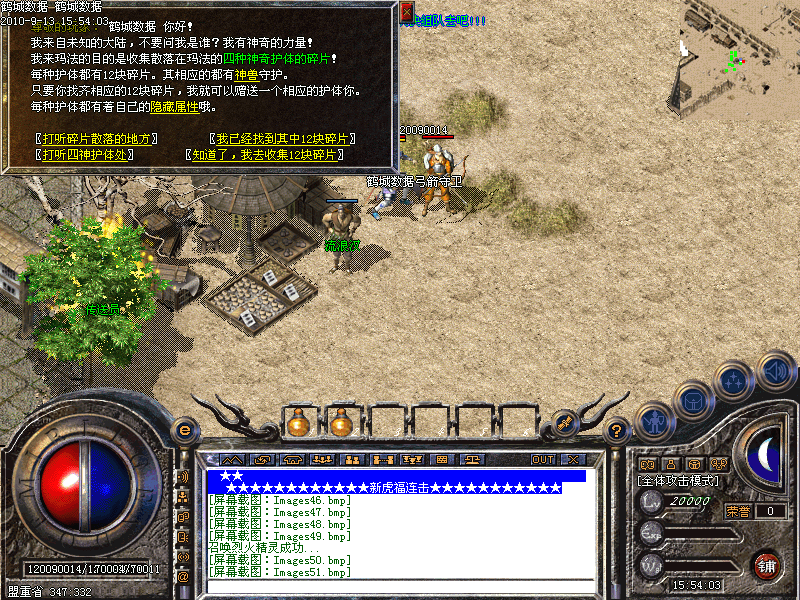This screenshot has width=800, height=600.
Task: Open the four-star skills round button
Action: [x=734, y=381]
